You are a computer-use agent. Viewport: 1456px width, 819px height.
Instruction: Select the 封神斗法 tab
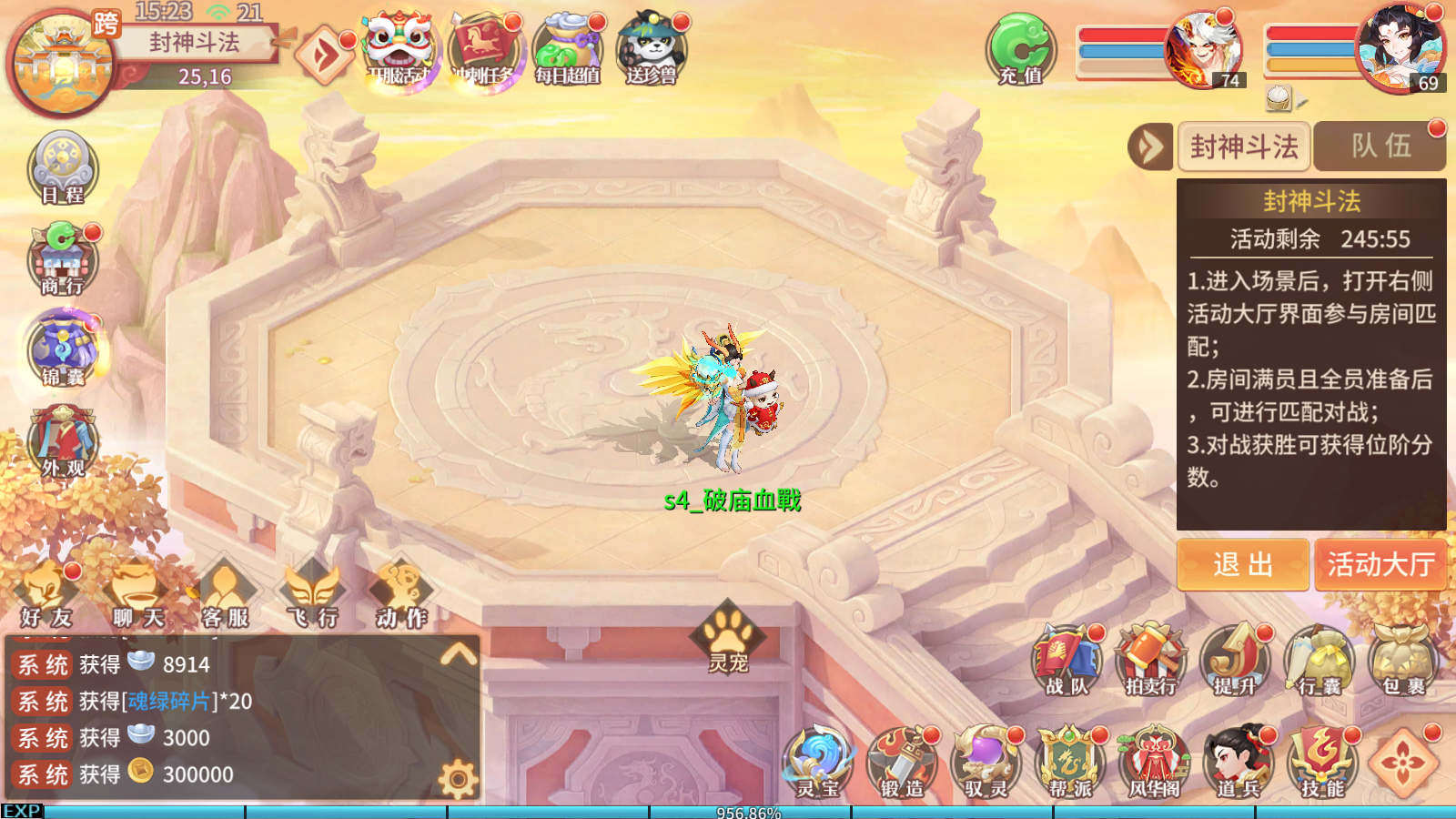(1244, 146)
